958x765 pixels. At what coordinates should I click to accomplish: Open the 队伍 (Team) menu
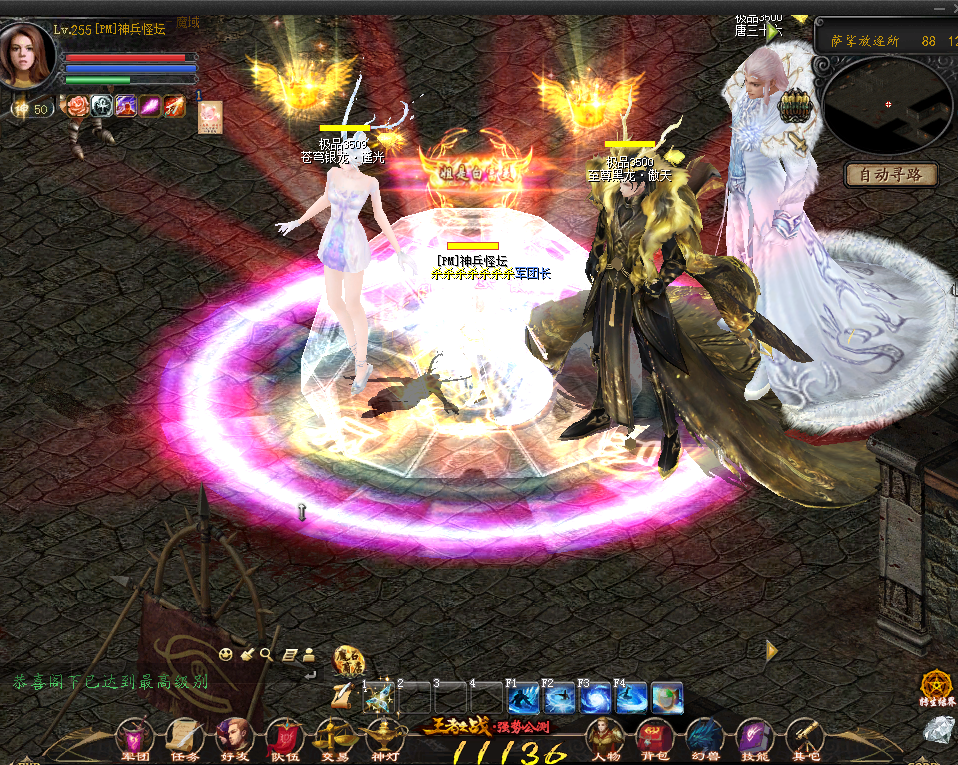point(284,737)
